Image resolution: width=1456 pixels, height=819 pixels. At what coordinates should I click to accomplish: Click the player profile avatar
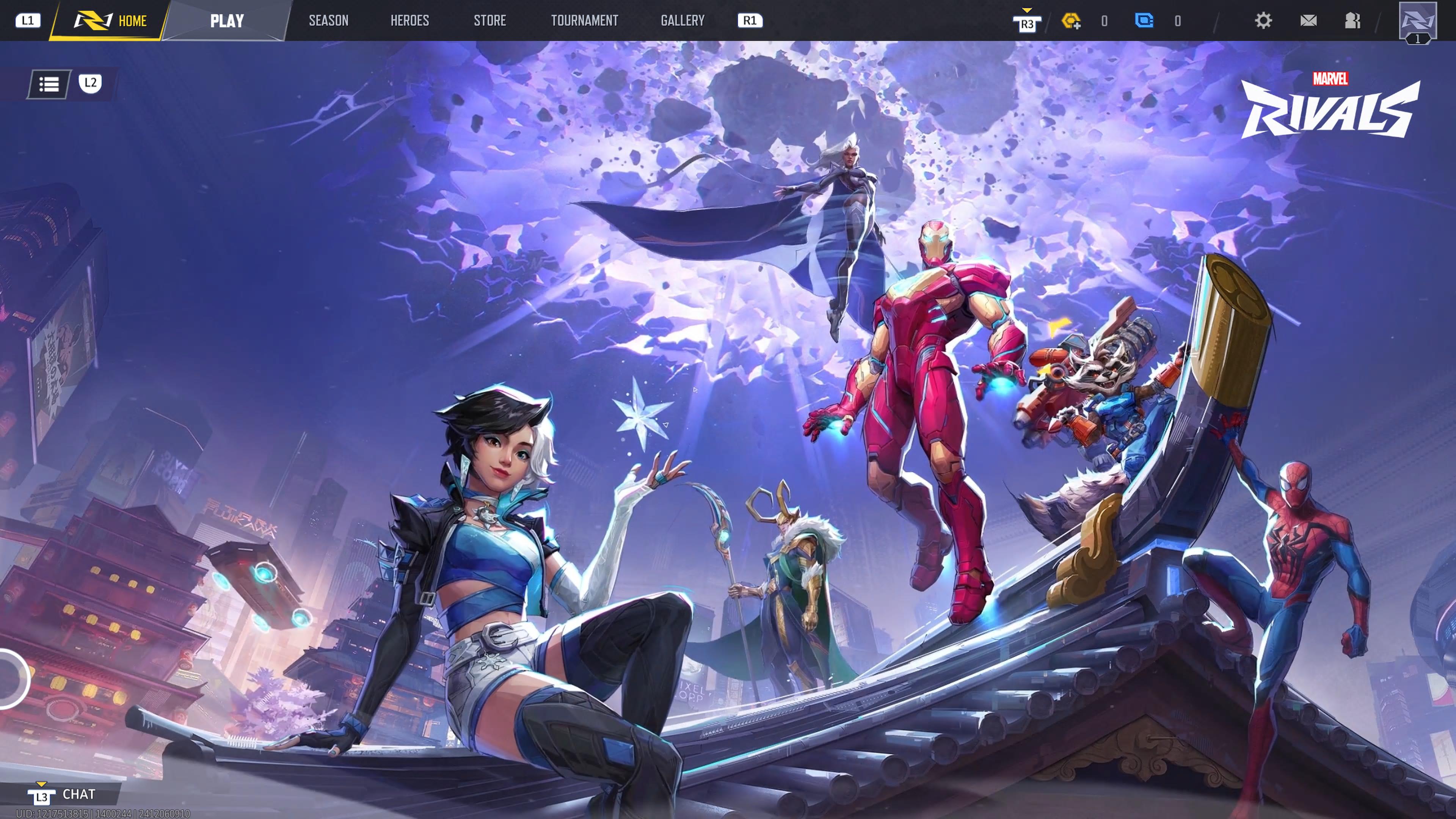(1417, 21)
